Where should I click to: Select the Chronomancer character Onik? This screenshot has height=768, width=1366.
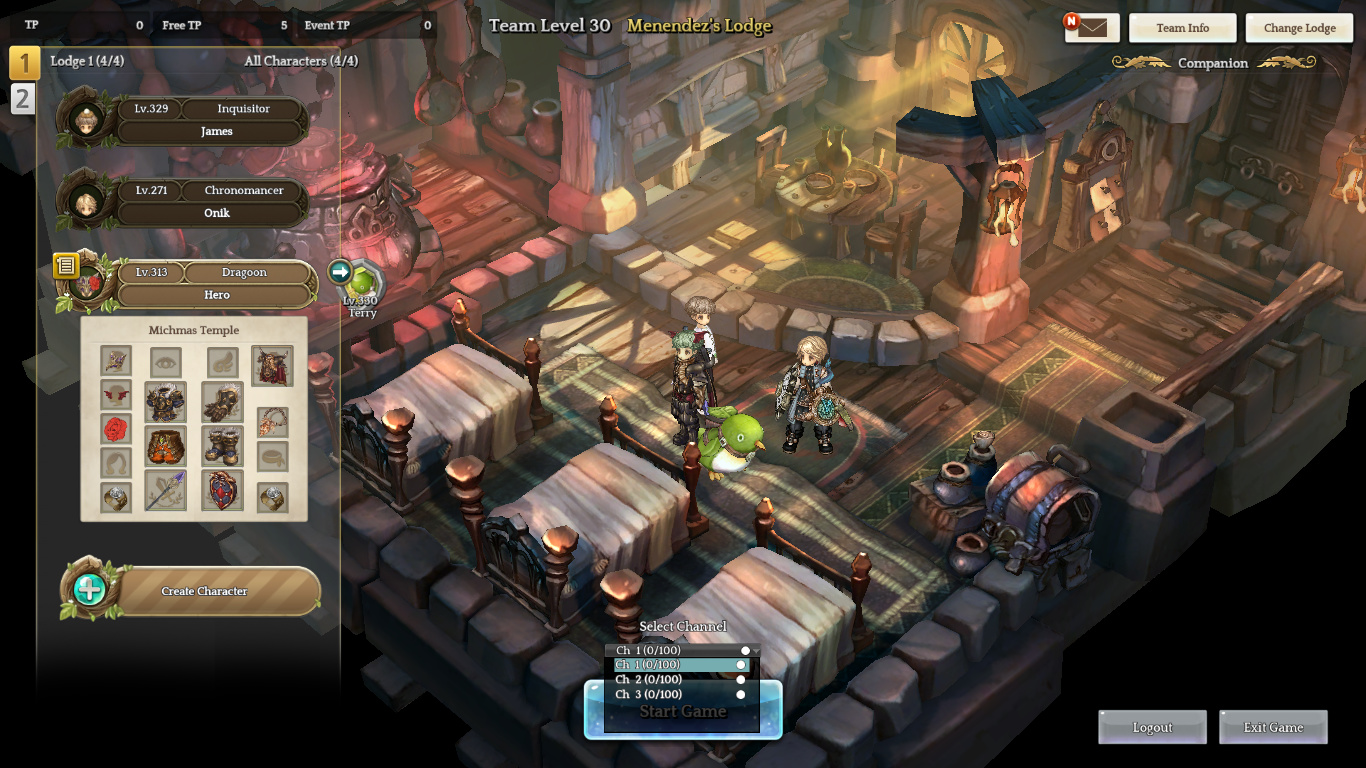click(x=210, y=202)
